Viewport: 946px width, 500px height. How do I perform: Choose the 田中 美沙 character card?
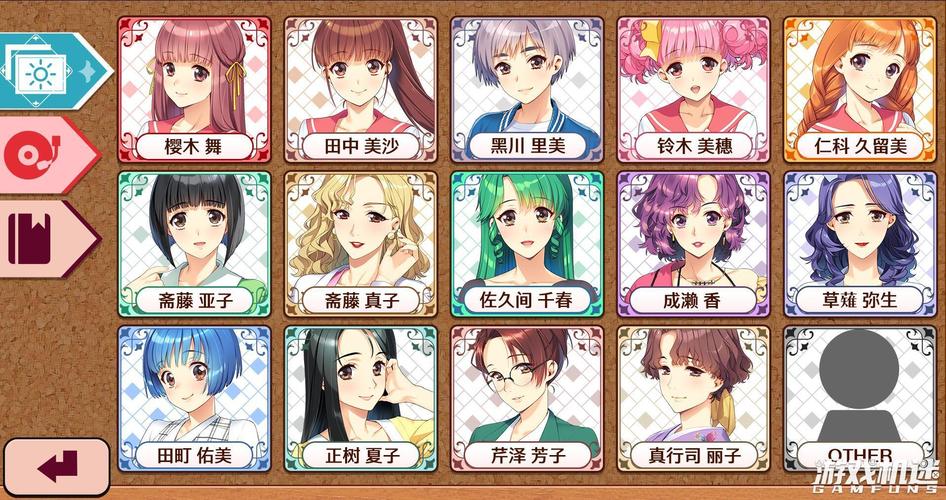pos(360,89)
